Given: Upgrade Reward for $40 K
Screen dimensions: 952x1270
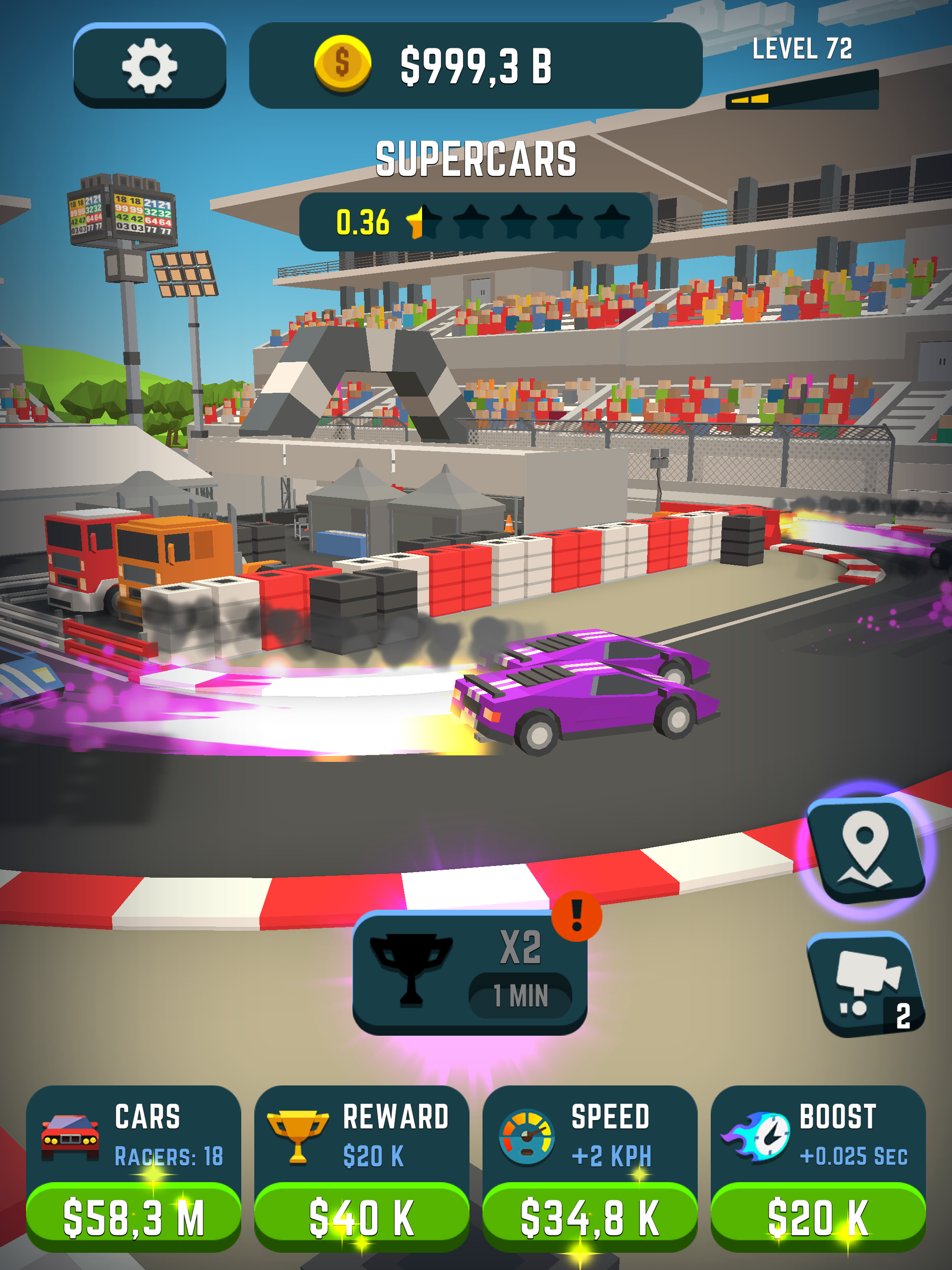Looking at the screenshot, I should point(361,1216).
